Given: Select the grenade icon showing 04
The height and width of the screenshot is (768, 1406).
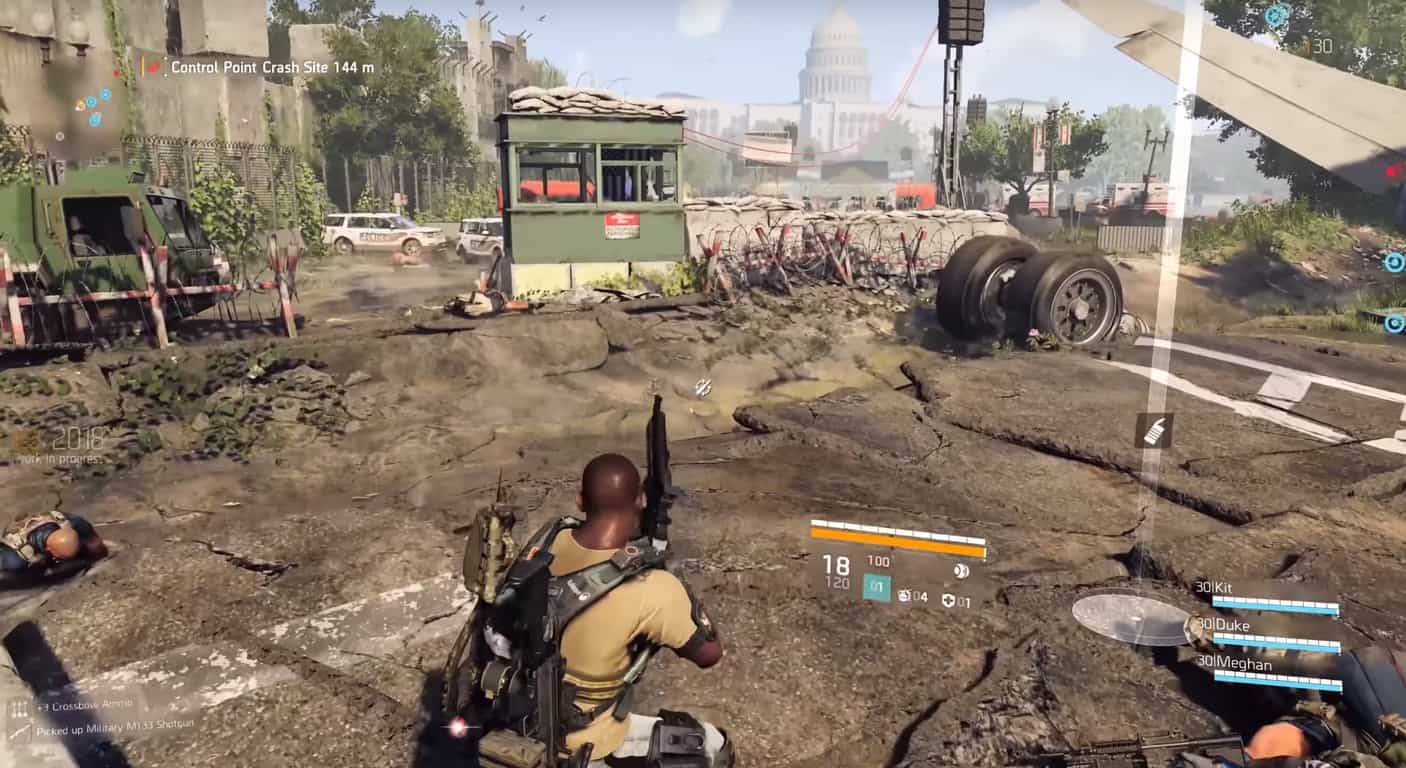Looking at the screenshot, I should [905, 596].
